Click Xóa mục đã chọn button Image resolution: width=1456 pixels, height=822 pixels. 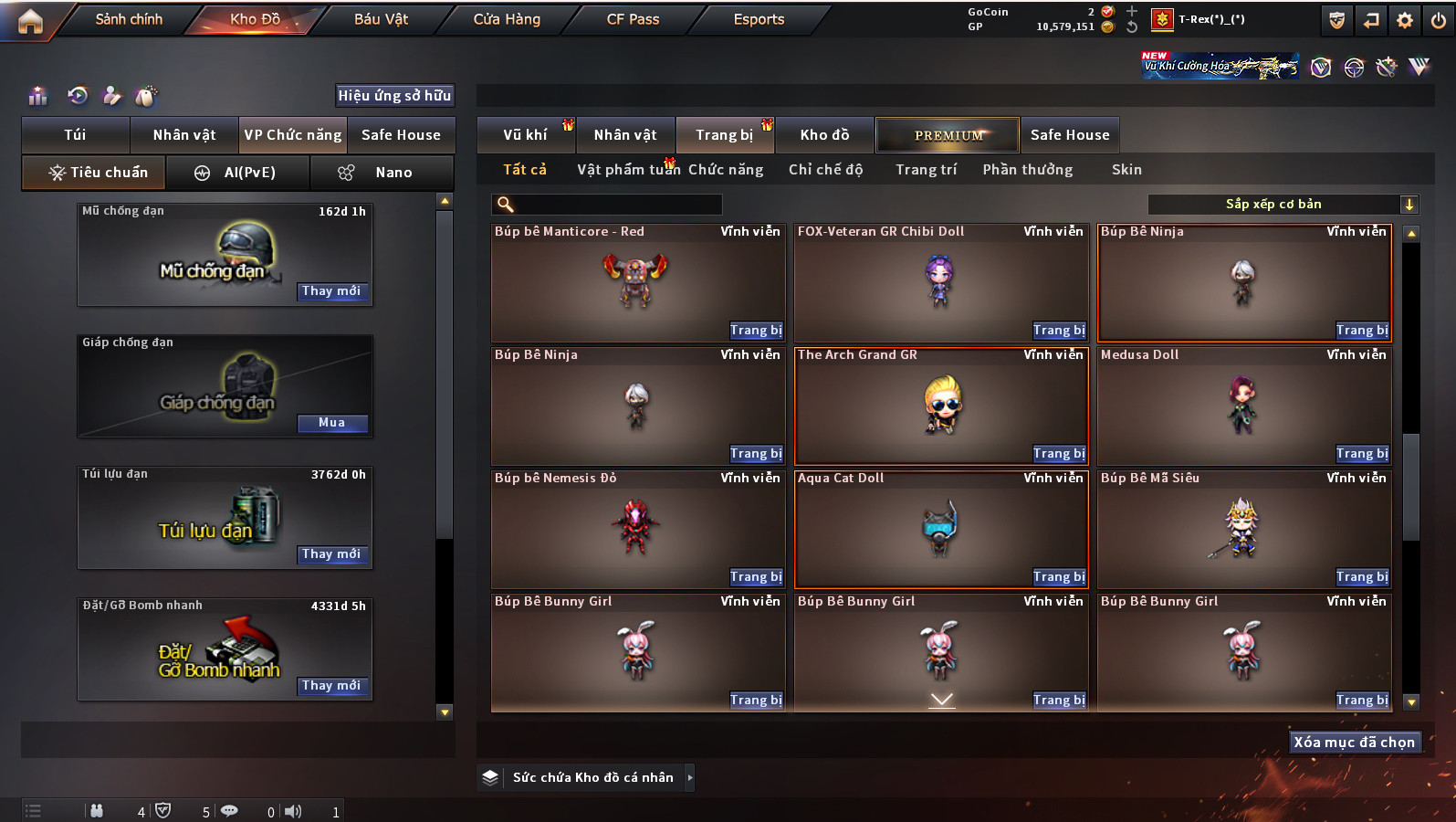coord(1354,743)
